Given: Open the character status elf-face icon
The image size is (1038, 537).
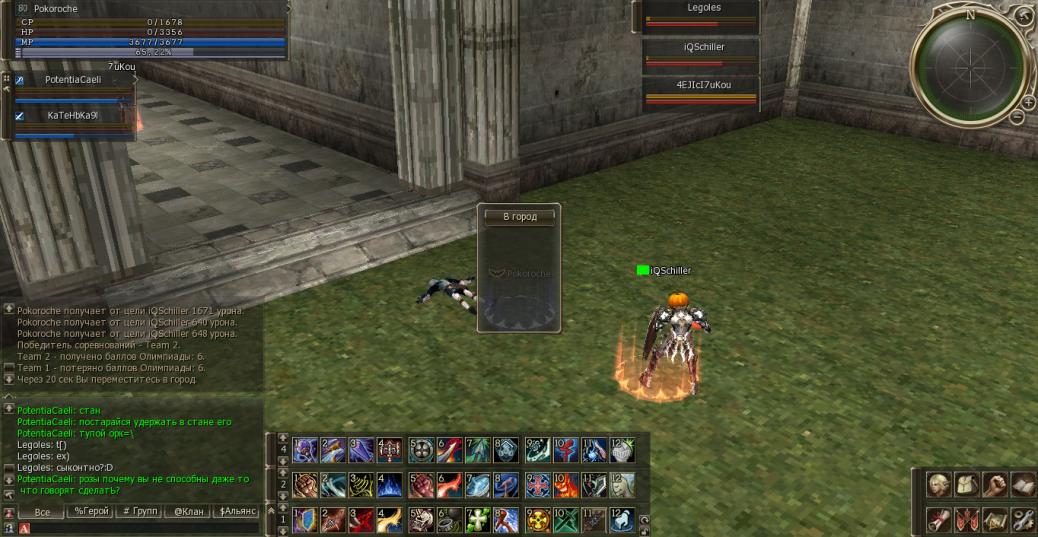Looking at the screenshot, I should coord(938,485).
